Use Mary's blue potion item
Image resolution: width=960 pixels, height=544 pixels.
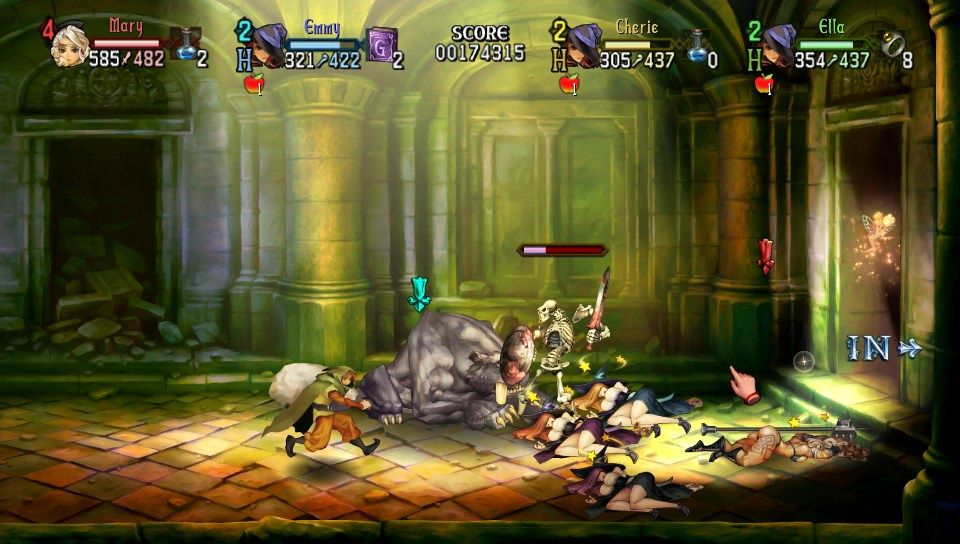[186, 45]
